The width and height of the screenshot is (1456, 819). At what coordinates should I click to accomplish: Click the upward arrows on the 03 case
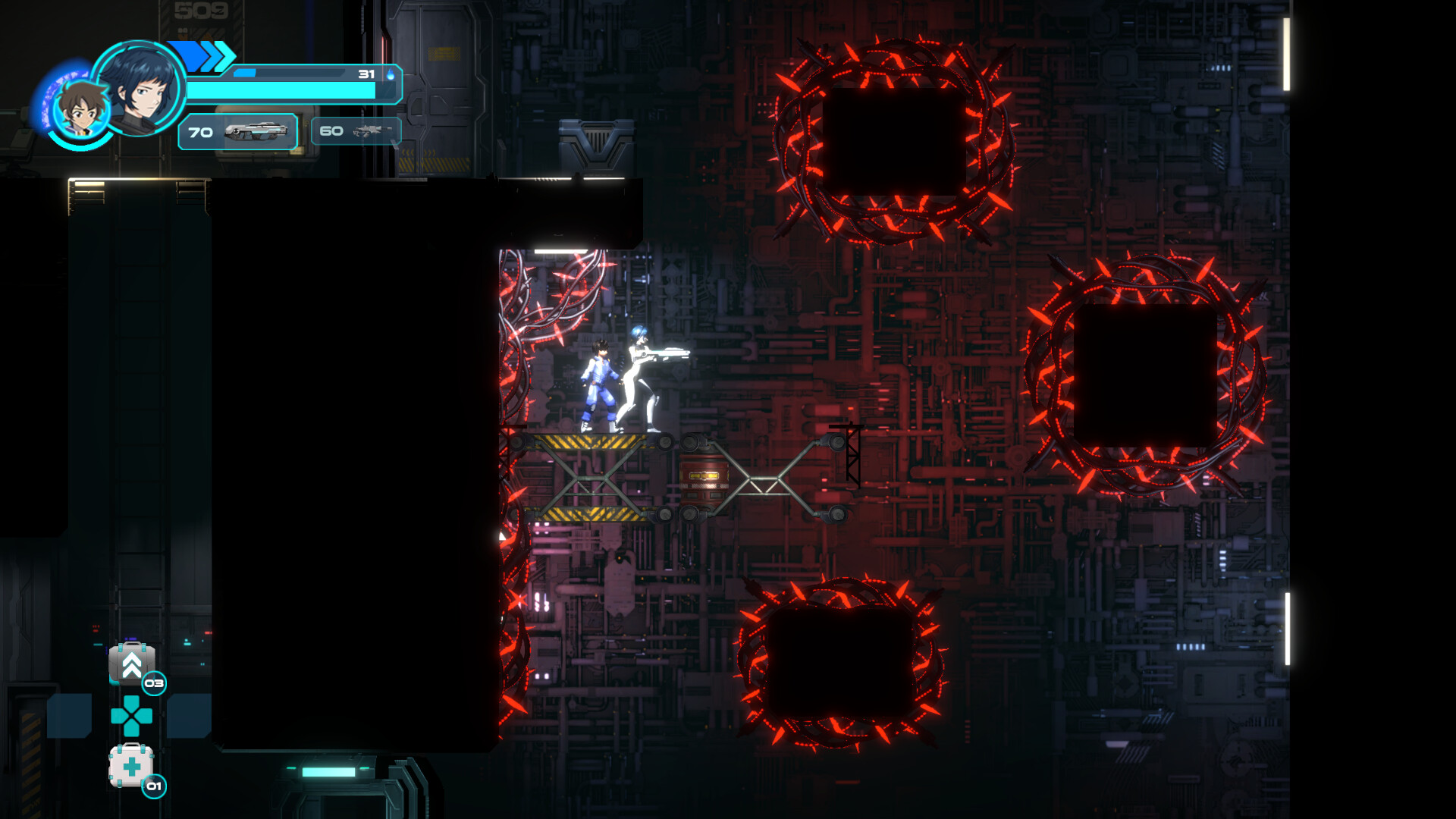pyautogui.click(x=130, y=666)
